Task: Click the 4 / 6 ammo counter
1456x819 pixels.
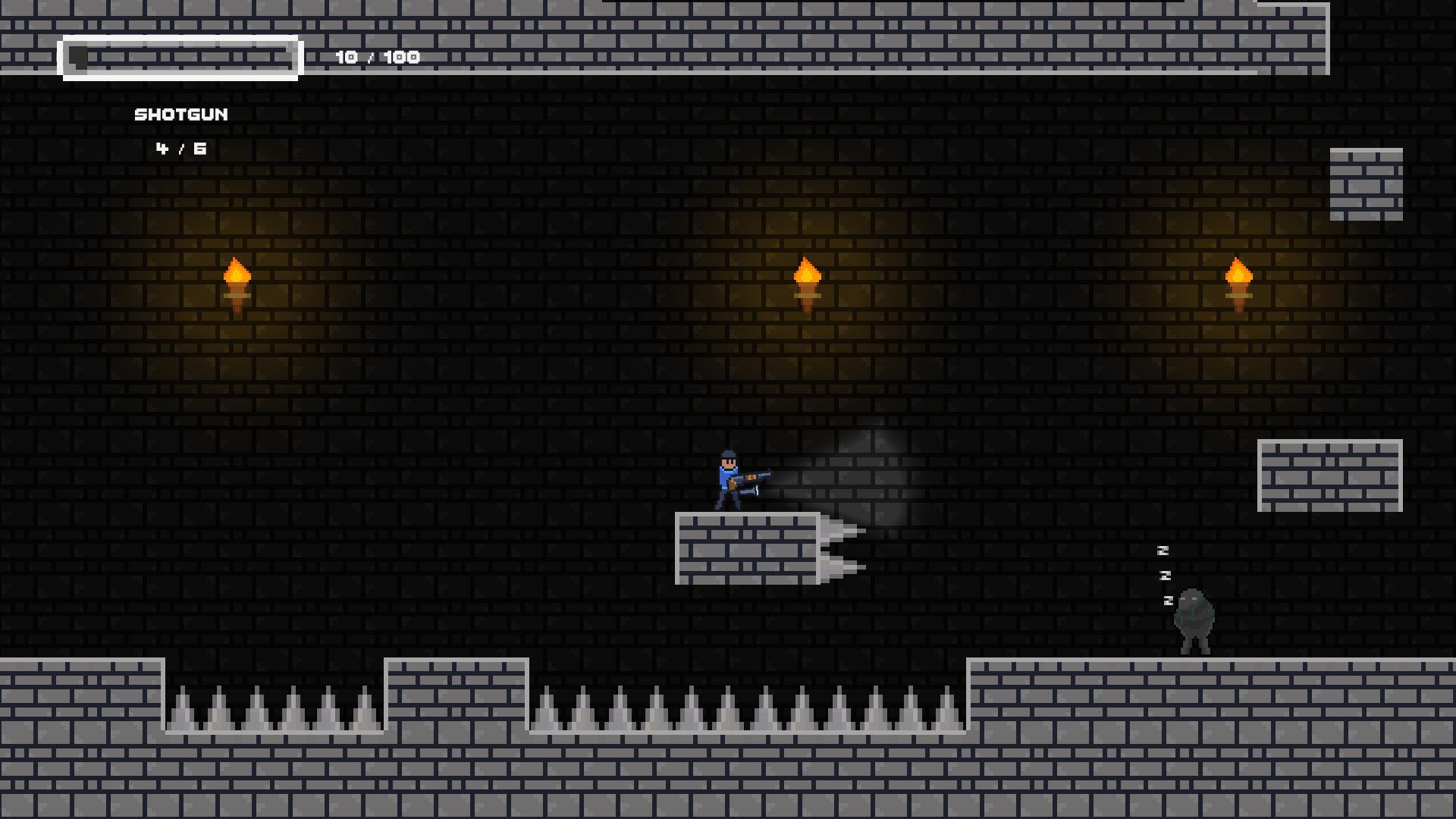Action: tap(180, 149)
